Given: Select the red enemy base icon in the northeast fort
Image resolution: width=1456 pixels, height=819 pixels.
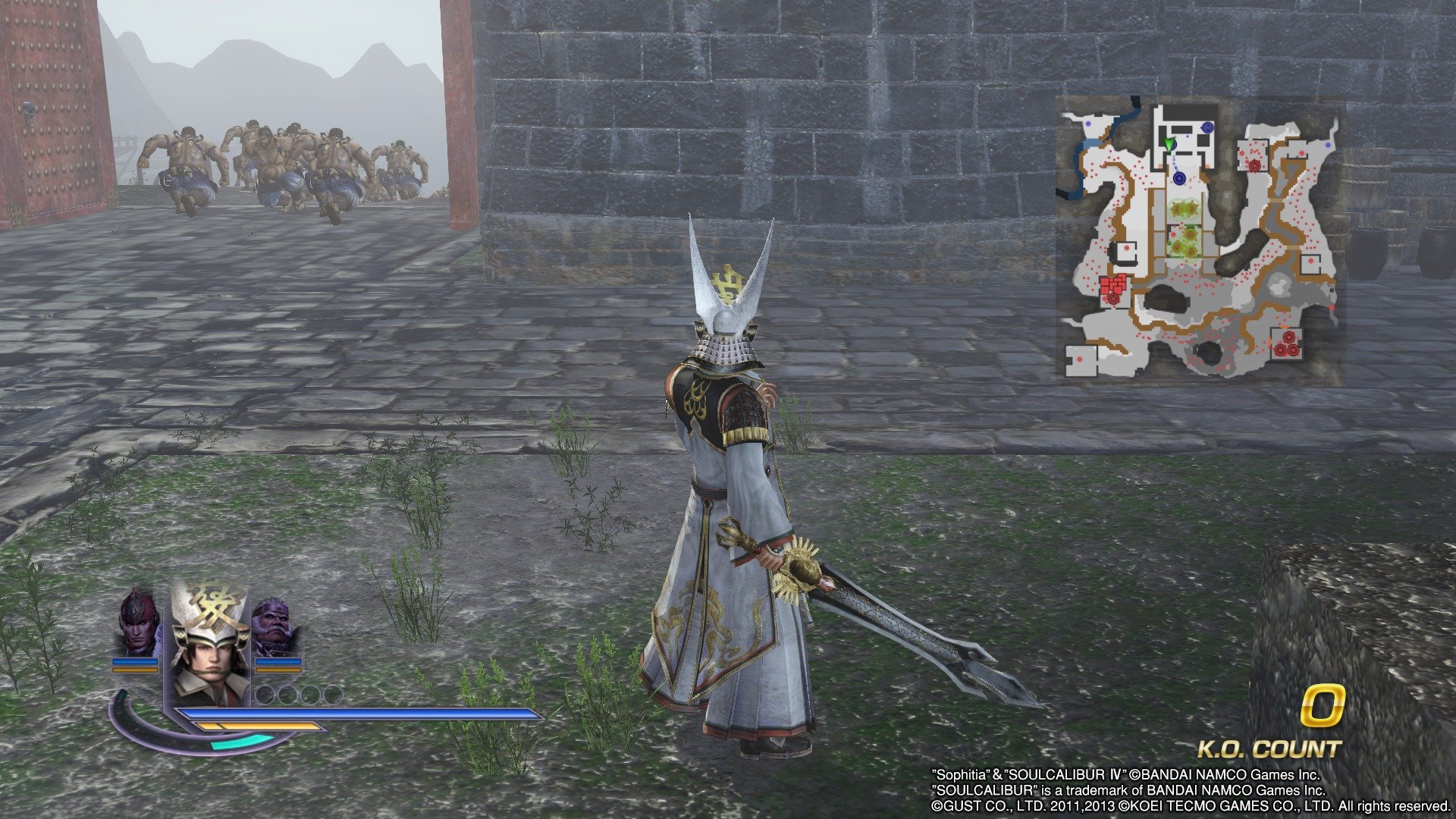Looking at the screenshot, I should (x=1255, y=165).
